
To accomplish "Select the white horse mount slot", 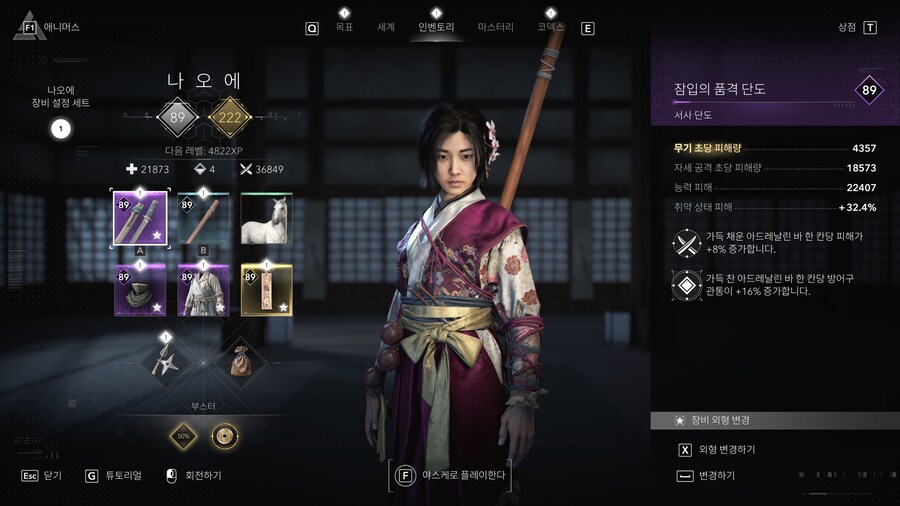I will [267, 217].
